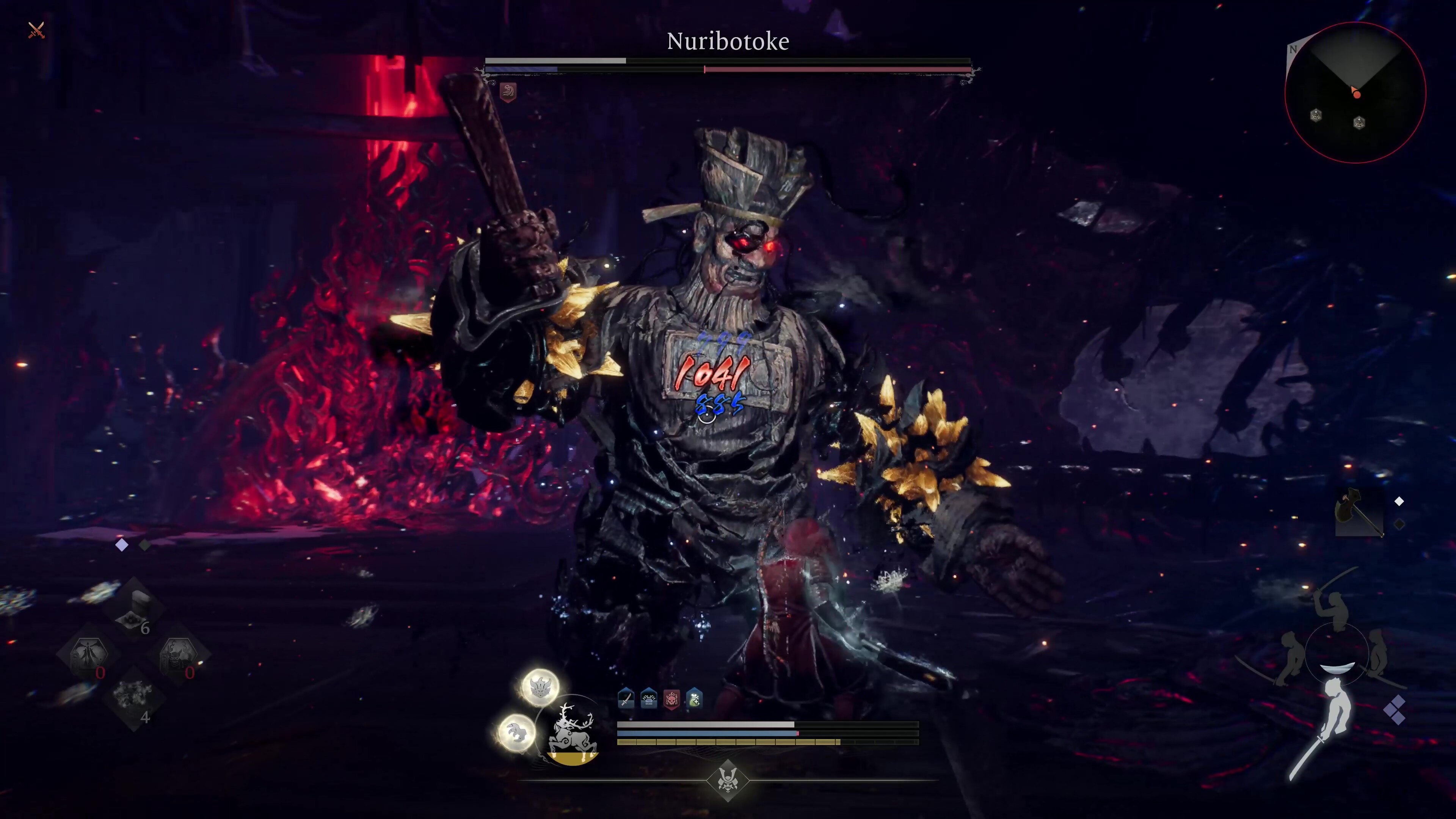Click the green pouch status icon

[695, 699]
